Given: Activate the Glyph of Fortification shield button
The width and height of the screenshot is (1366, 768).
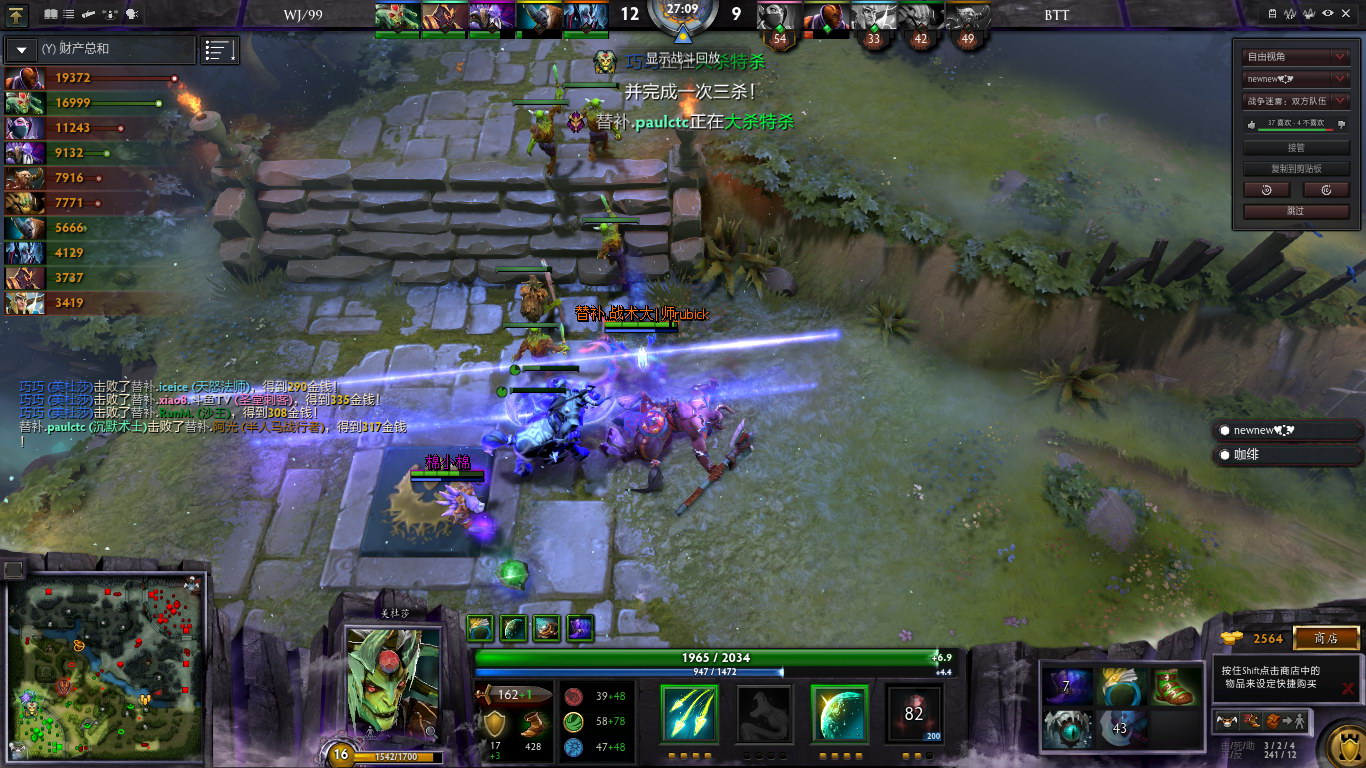Looking at the screenshot, I should click(1342, 745).
